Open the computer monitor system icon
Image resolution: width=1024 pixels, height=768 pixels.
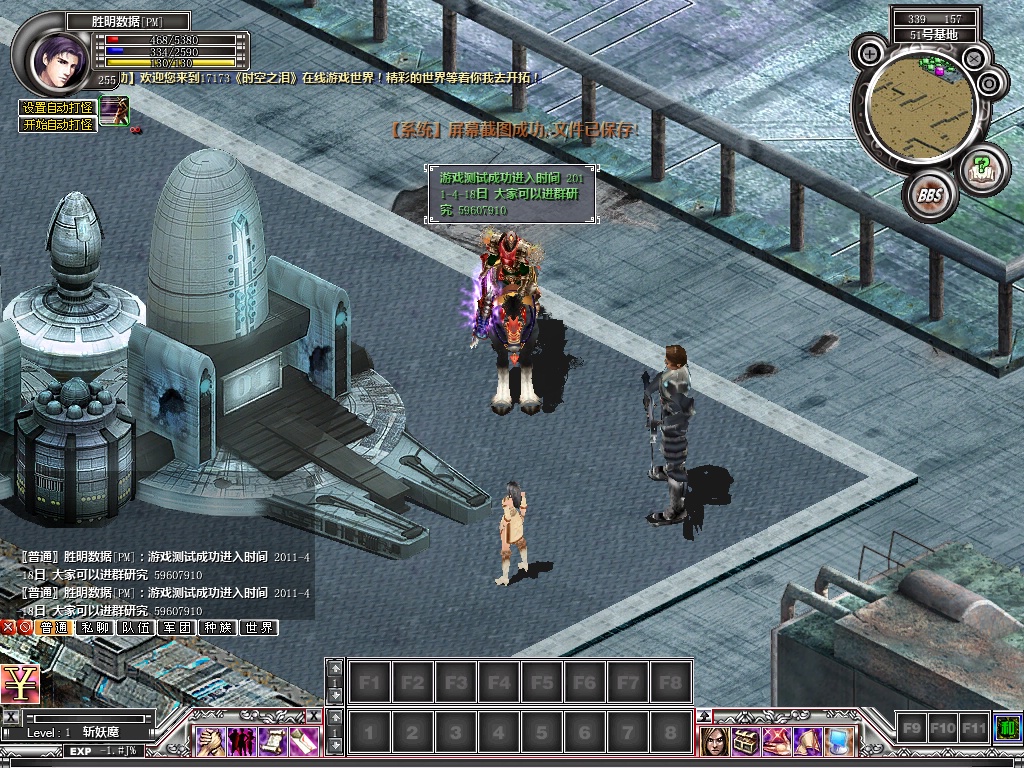click(839, 741)
